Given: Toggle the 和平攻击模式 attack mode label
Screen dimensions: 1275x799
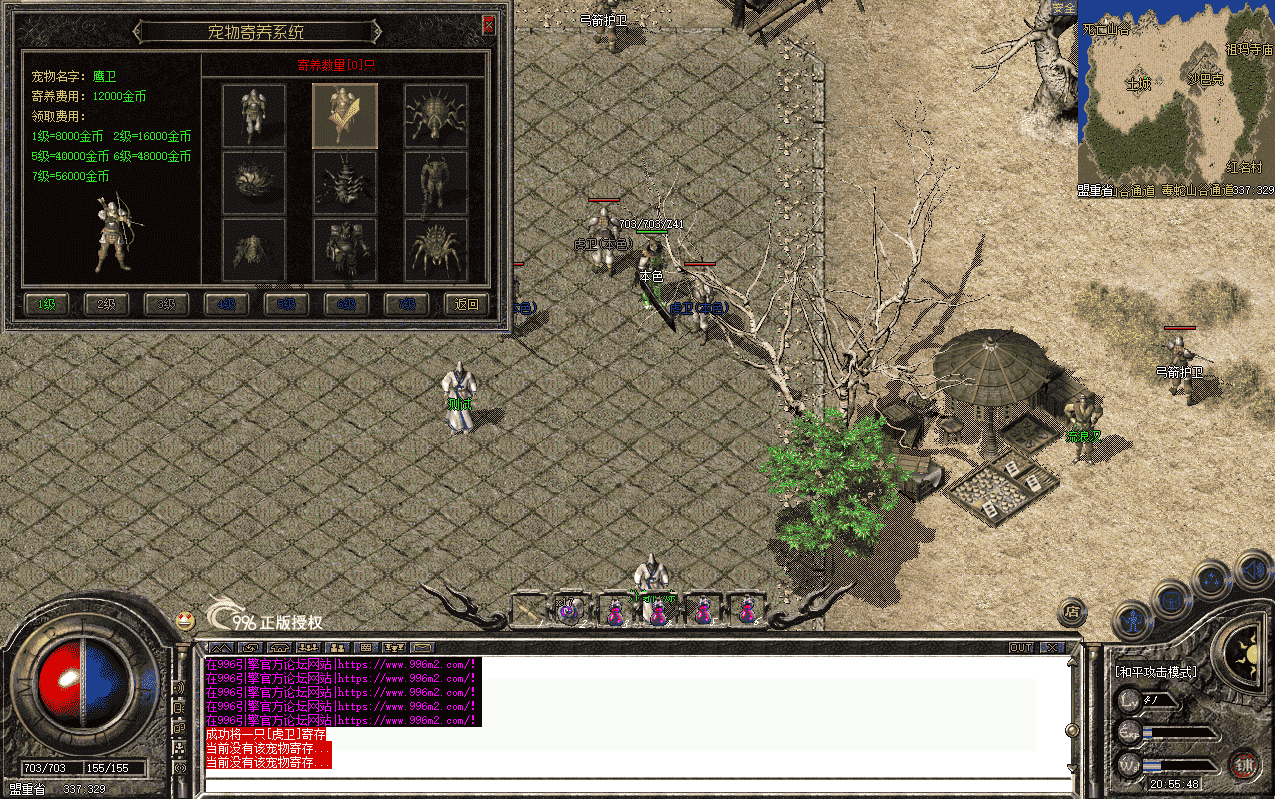Looking at the screenshot, I should (x=1155, y=672).
